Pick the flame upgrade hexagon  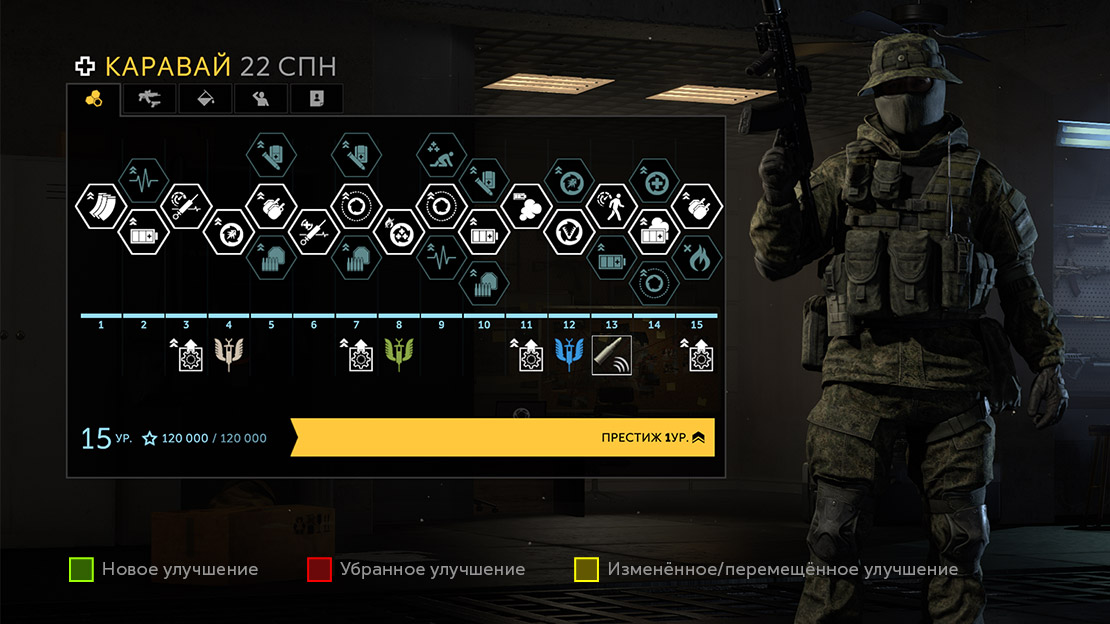696,259
